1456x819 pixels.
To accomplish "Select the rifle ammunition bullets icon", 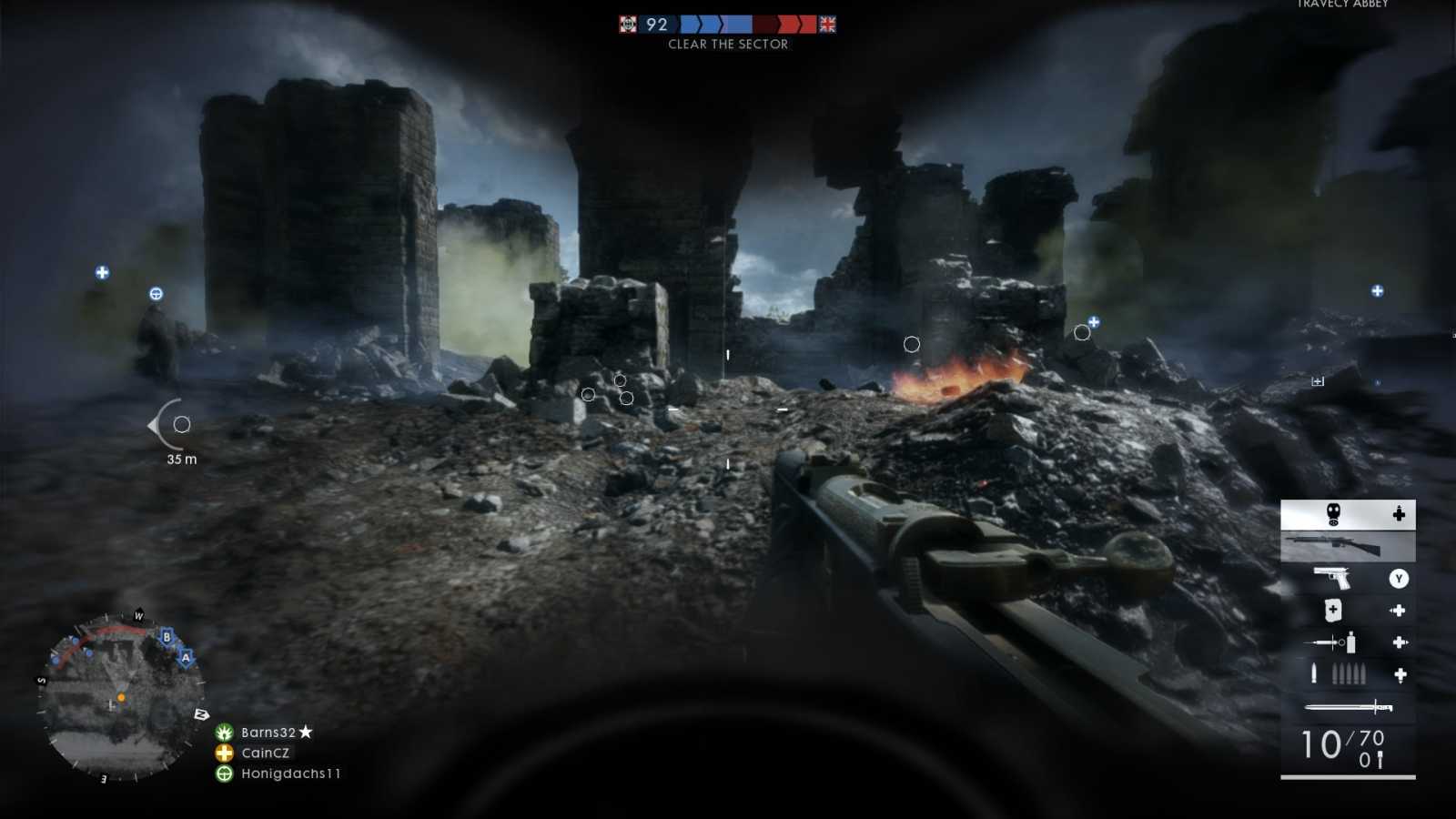I will (1338, 675).
